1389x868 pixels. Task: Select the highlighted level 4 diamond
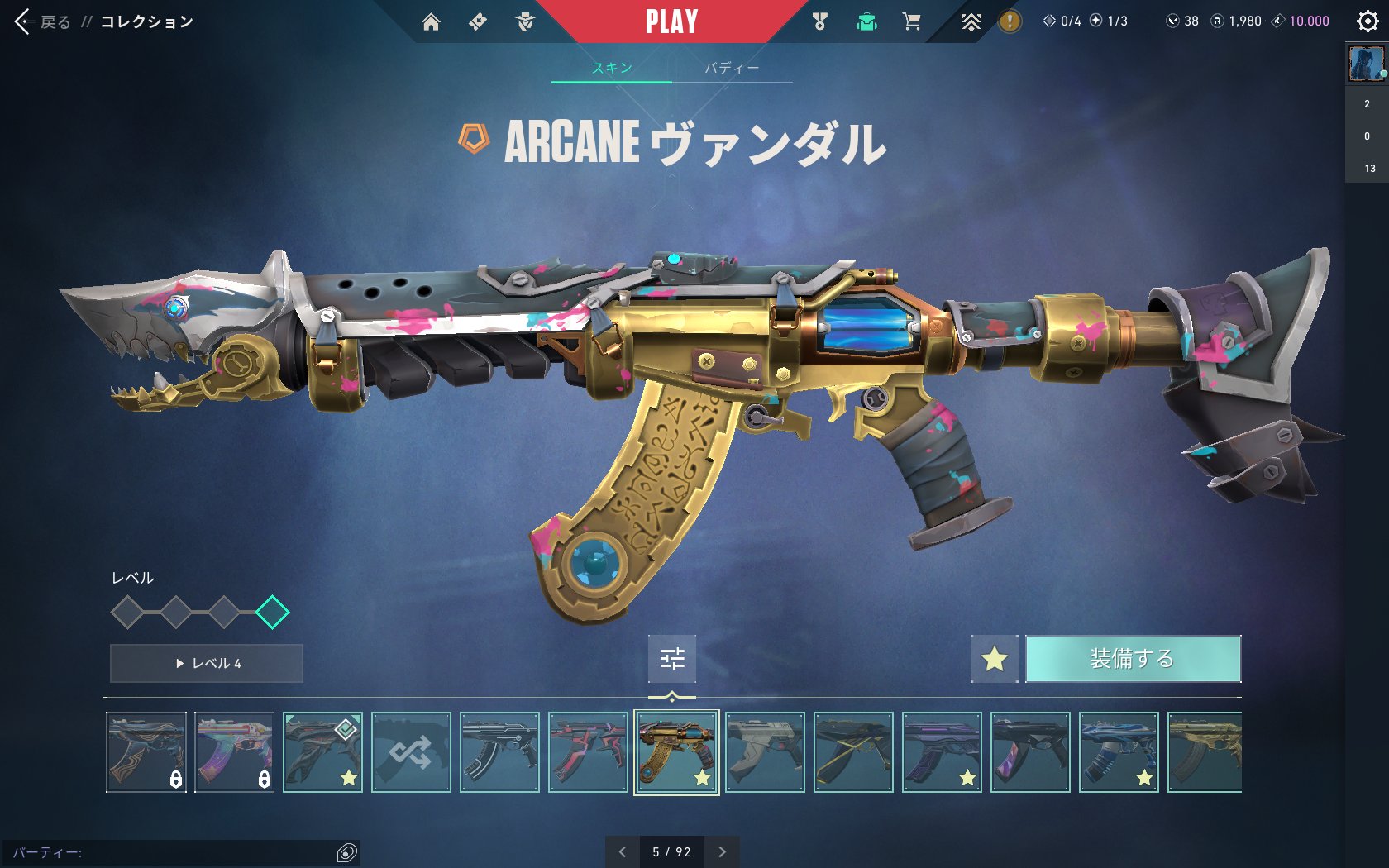click(x=272, y=613)
